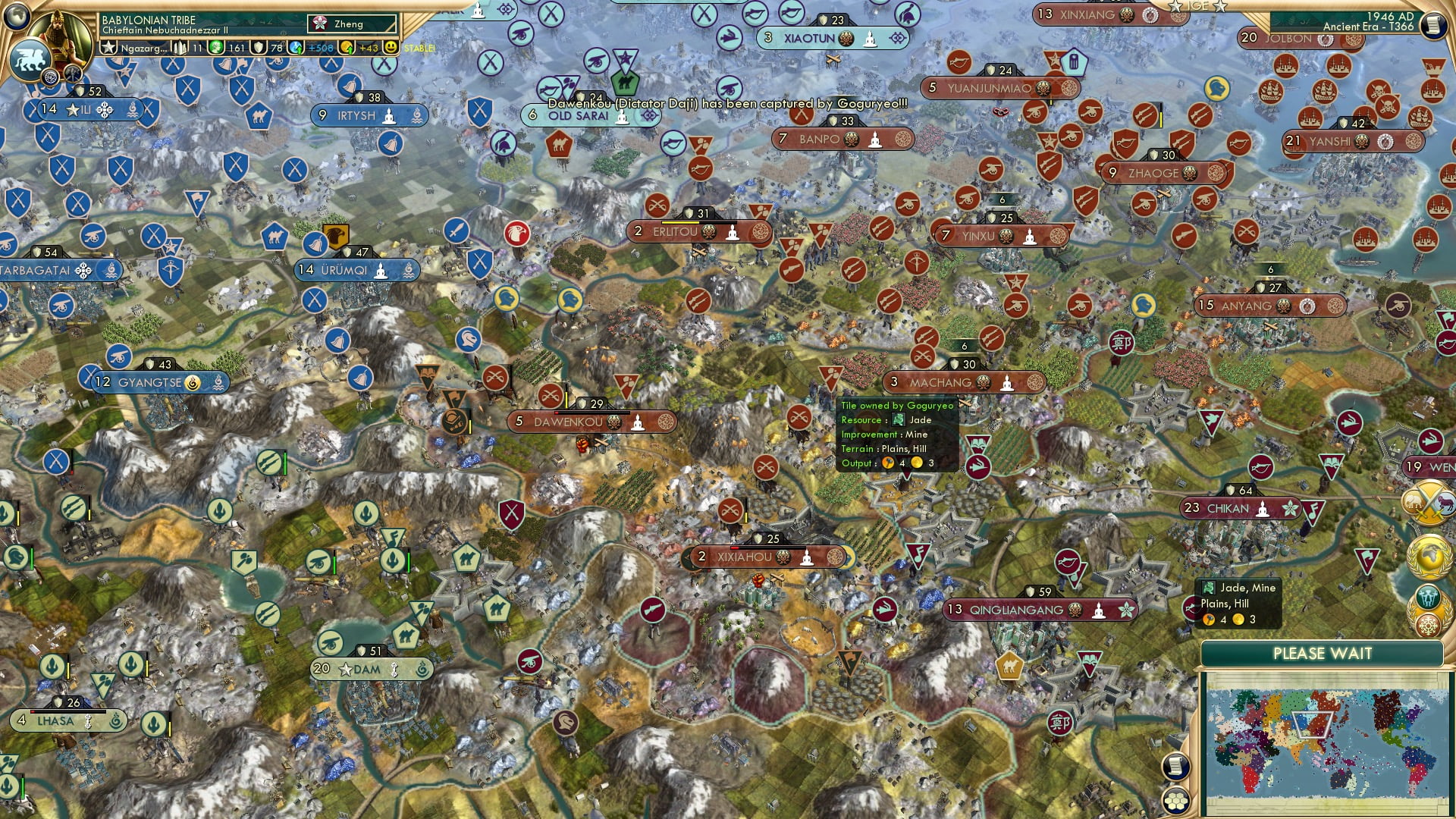
Task: Open the globe icon beside the leader portrait
Action: point(50,77)
